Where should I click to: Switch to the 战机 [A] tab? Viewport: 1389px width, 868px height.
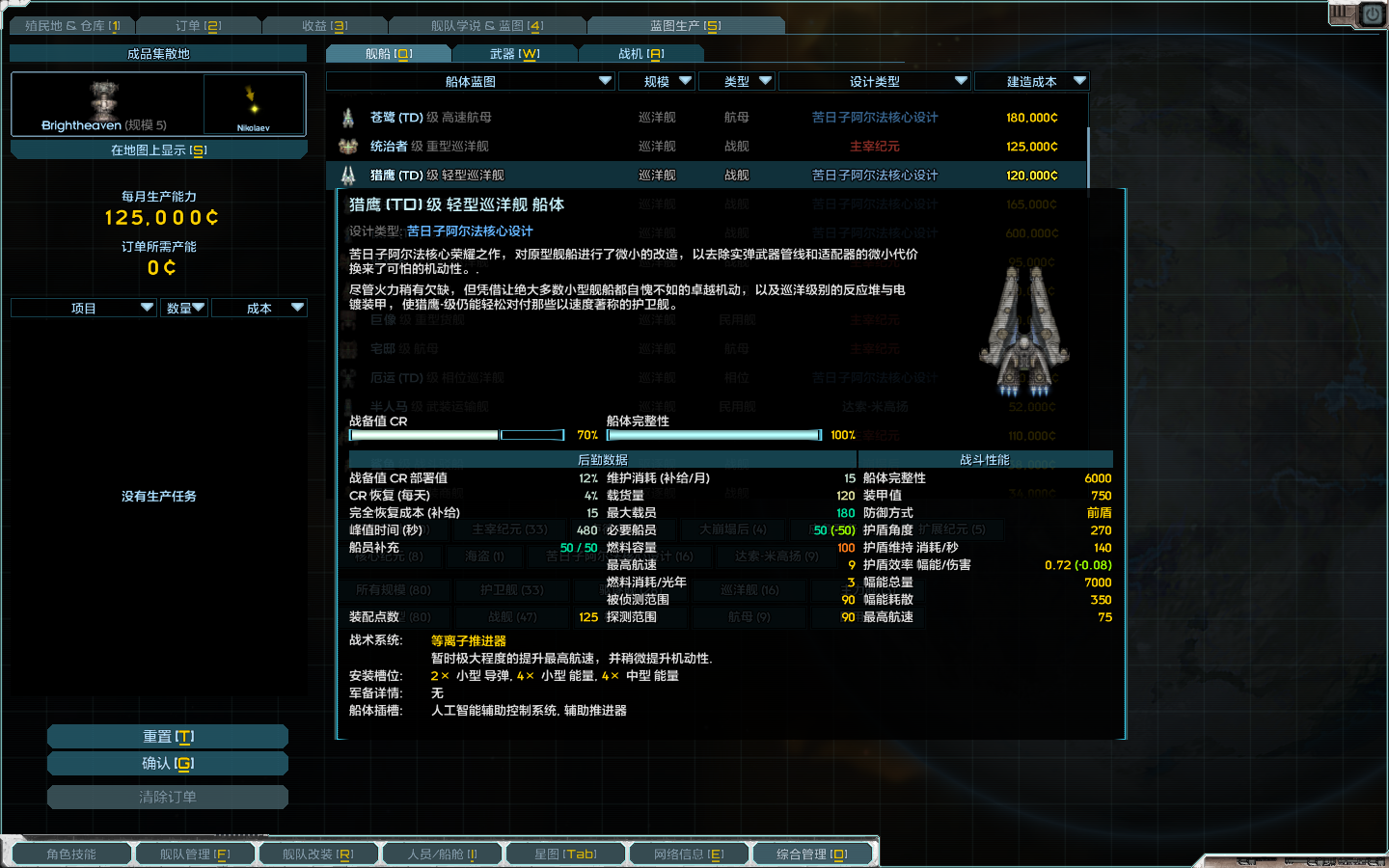[642, 54]
